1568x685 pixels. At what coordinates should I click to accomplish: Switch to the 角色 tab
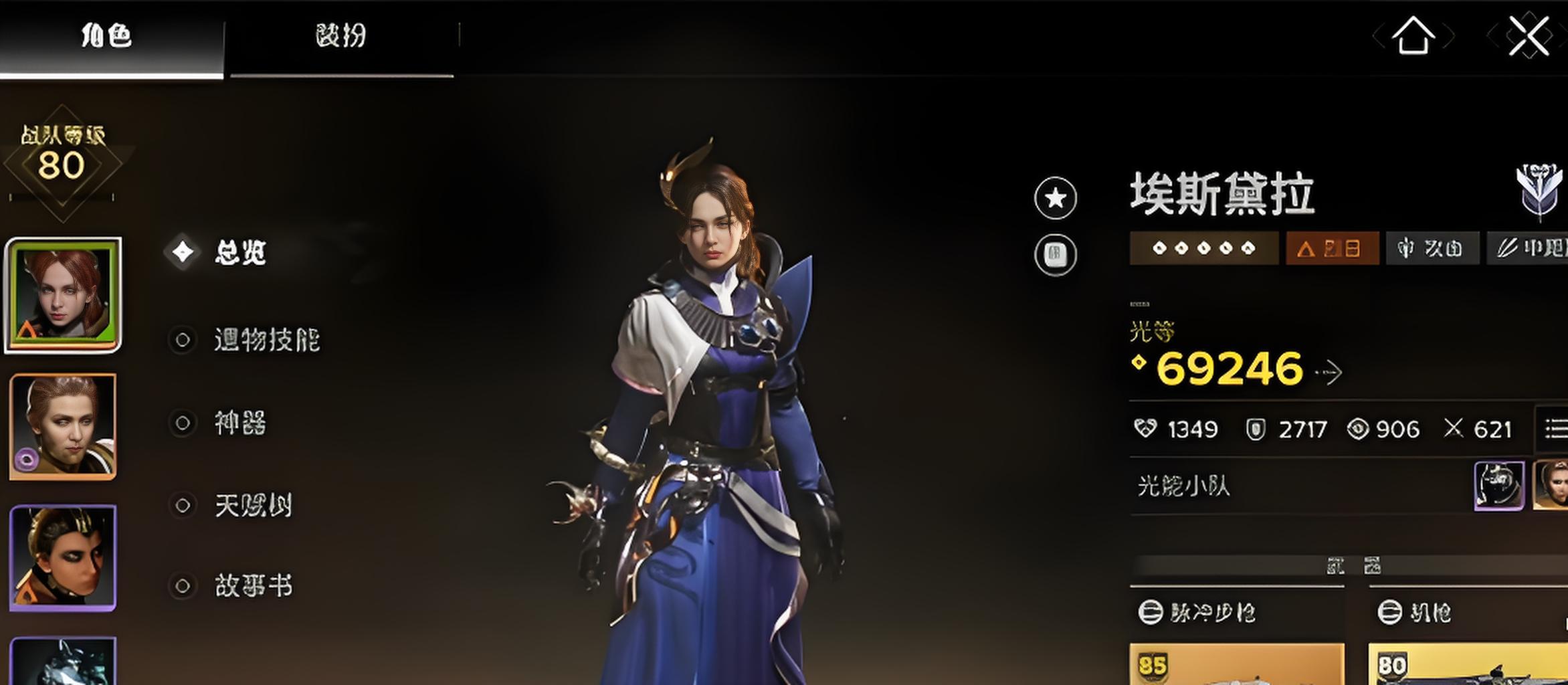107,36
